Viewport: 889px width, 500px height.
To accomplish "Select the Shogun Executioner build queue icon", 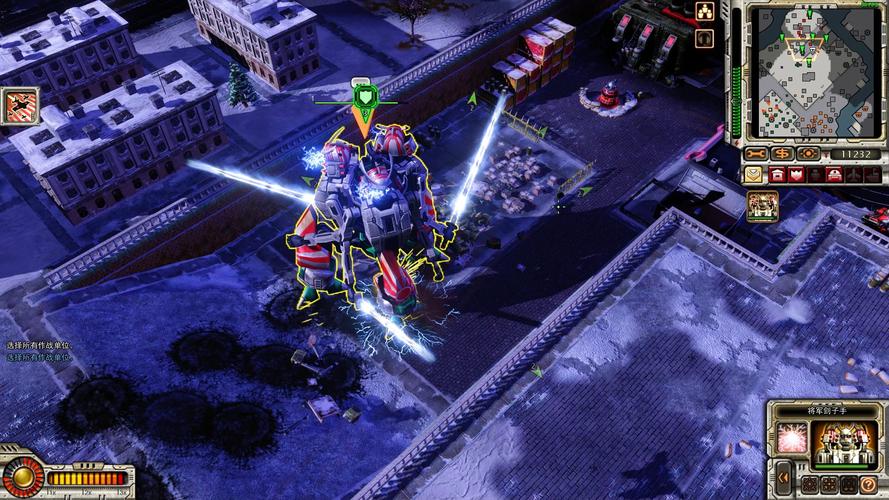I will click(763, 206).
